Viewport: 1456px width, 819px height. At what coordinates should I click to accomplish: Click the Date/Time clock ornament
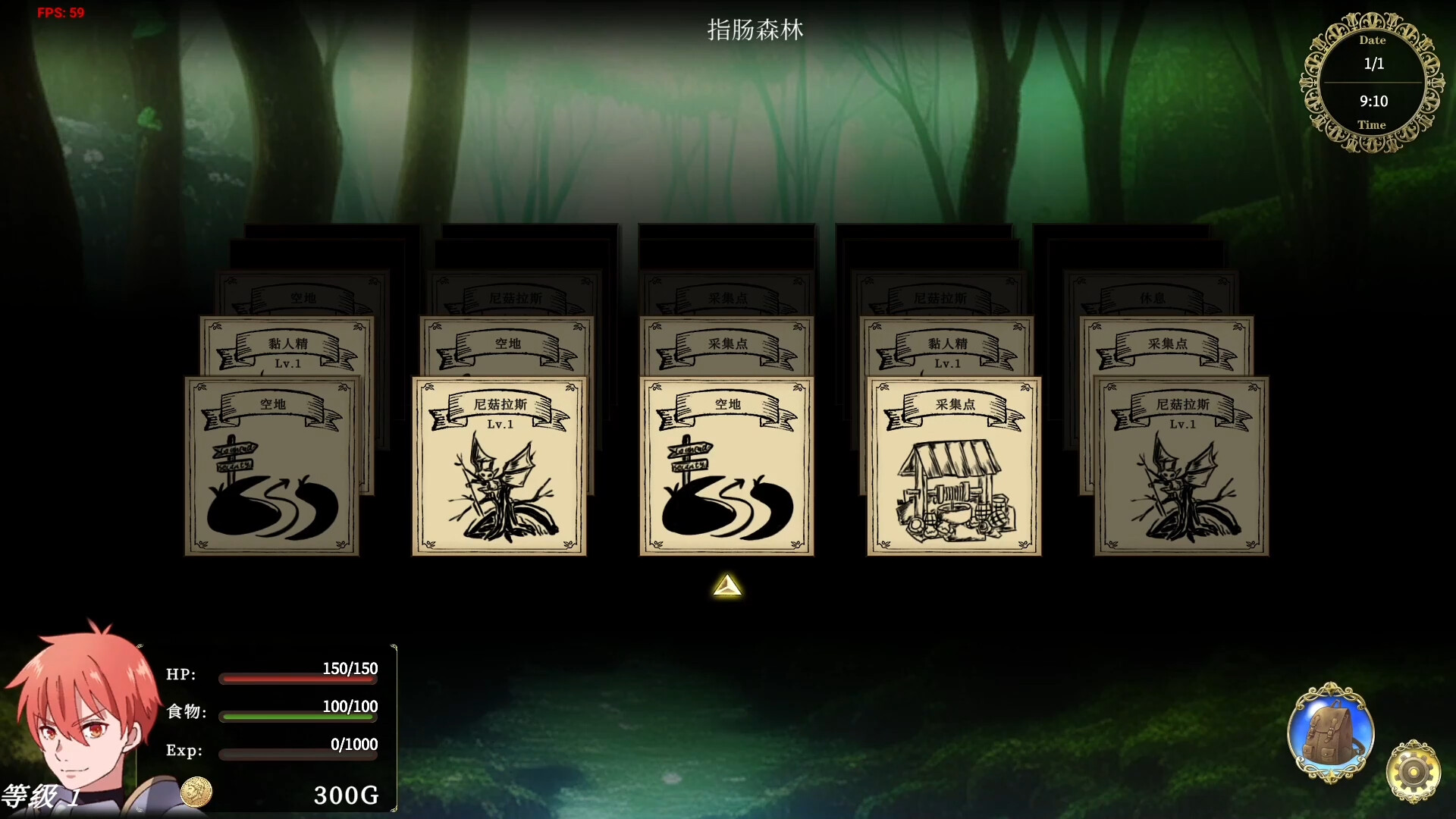pyautogui.click(x=1373, y=82)
